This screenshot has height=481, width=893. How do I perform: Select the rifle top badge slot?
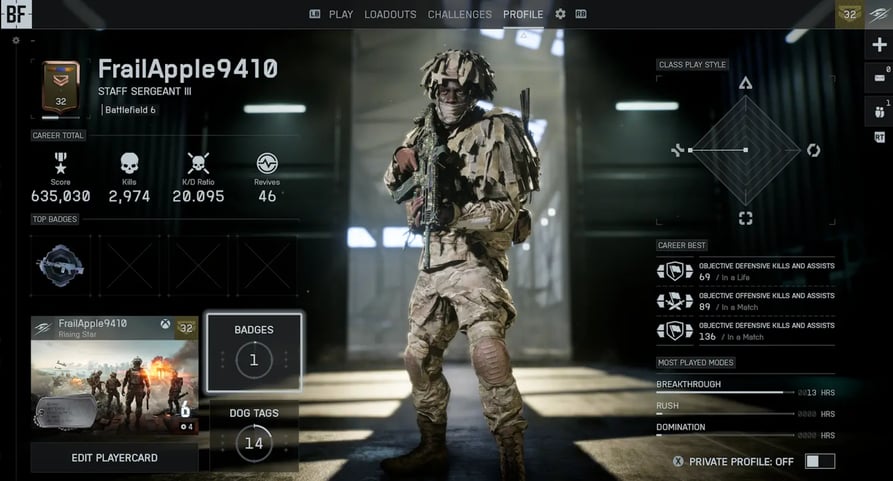click(x=60, y=265)
